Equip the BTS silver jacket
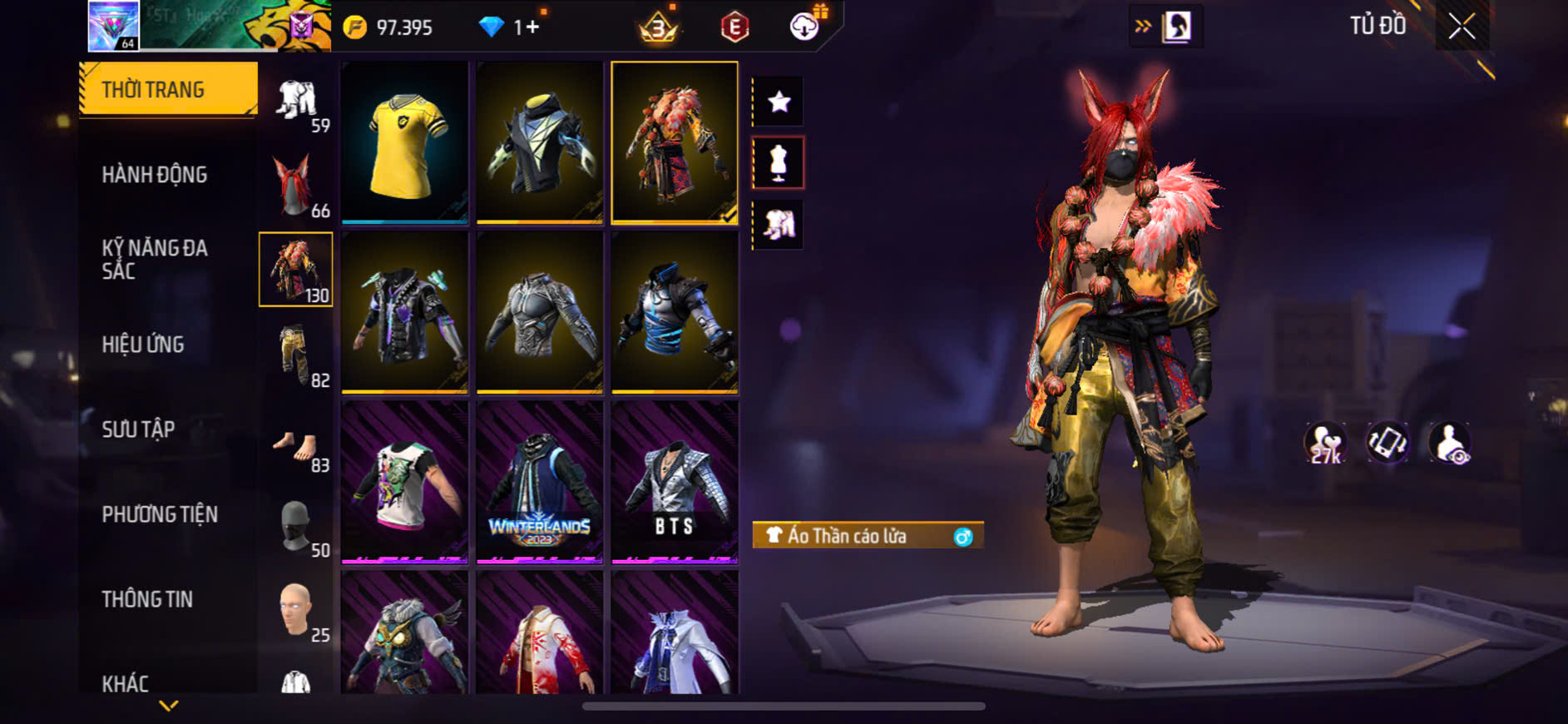 tap(675, 482)
